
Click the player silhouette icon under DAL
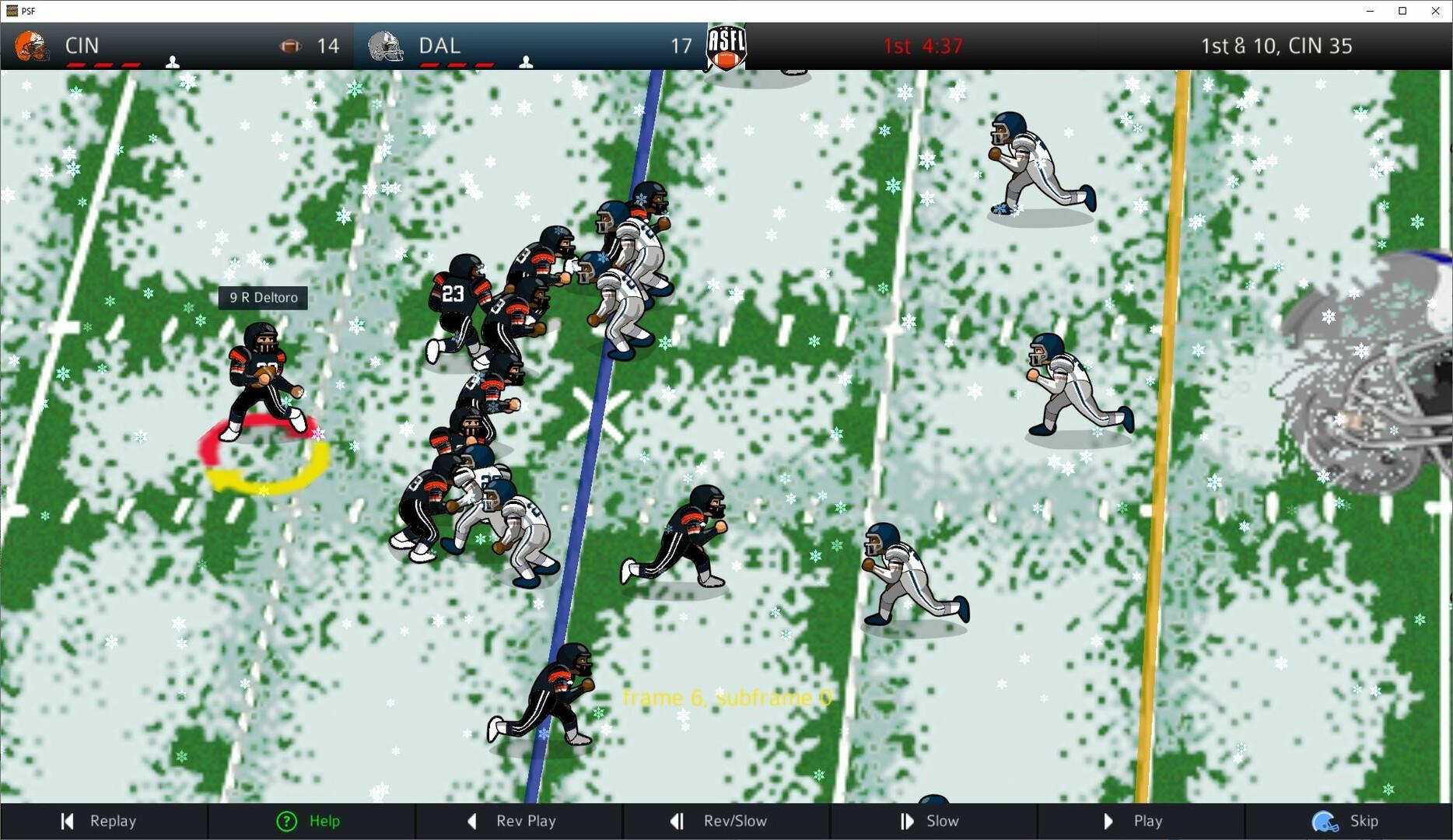(526, 61)
